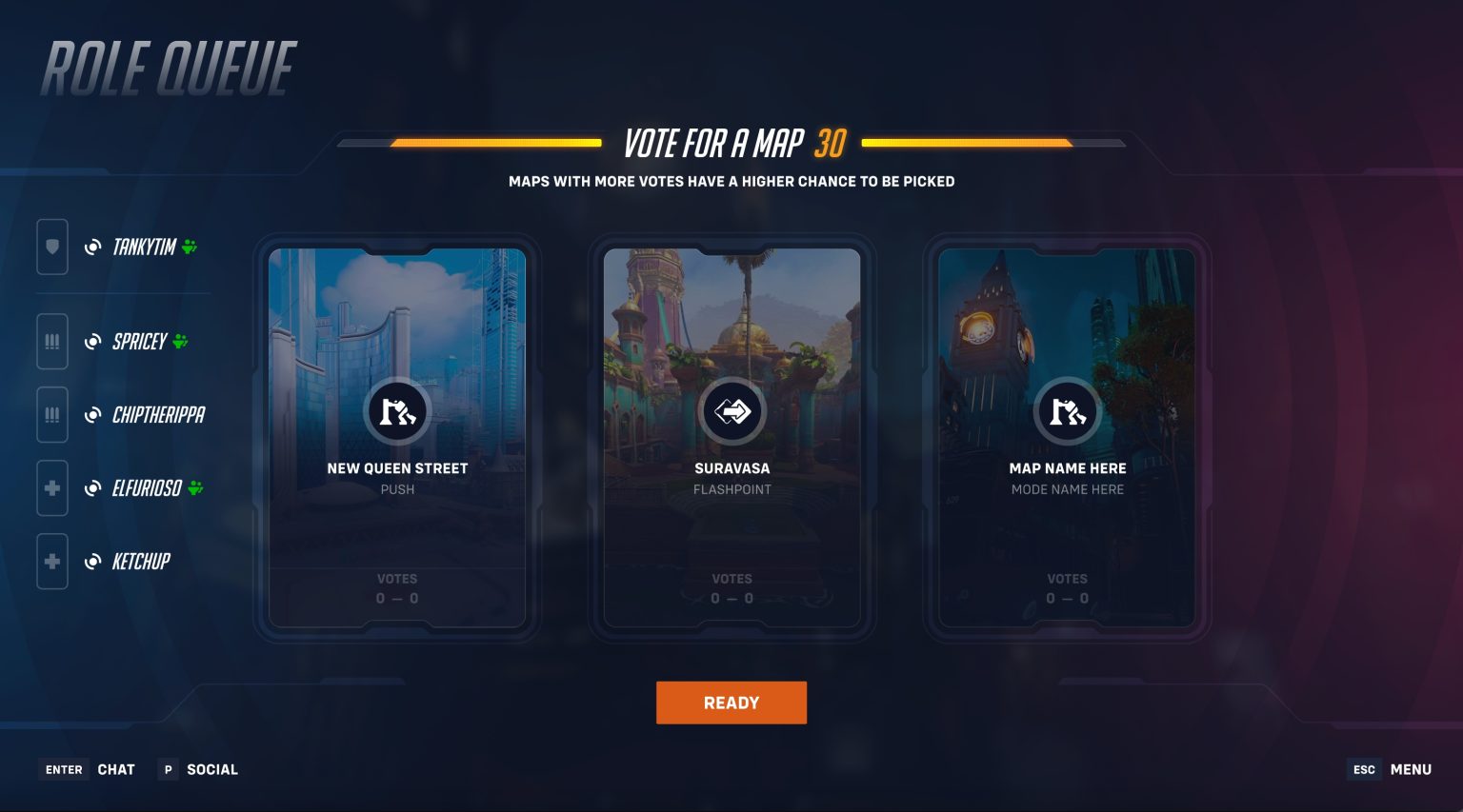This screenshot has width=1463, height=812.
Task: Click the Push mode icon on New Queen Street
Action: 397,411
